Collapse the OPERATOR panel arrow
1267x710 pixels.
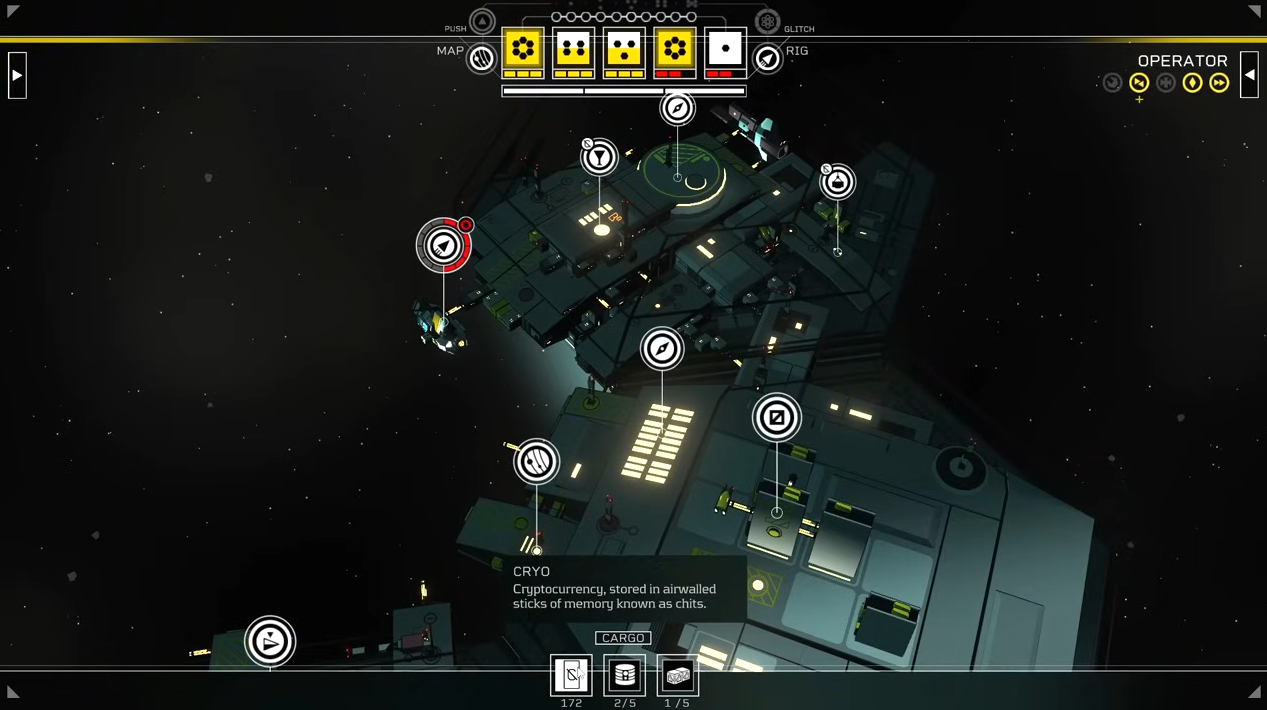pos(1249,75)
